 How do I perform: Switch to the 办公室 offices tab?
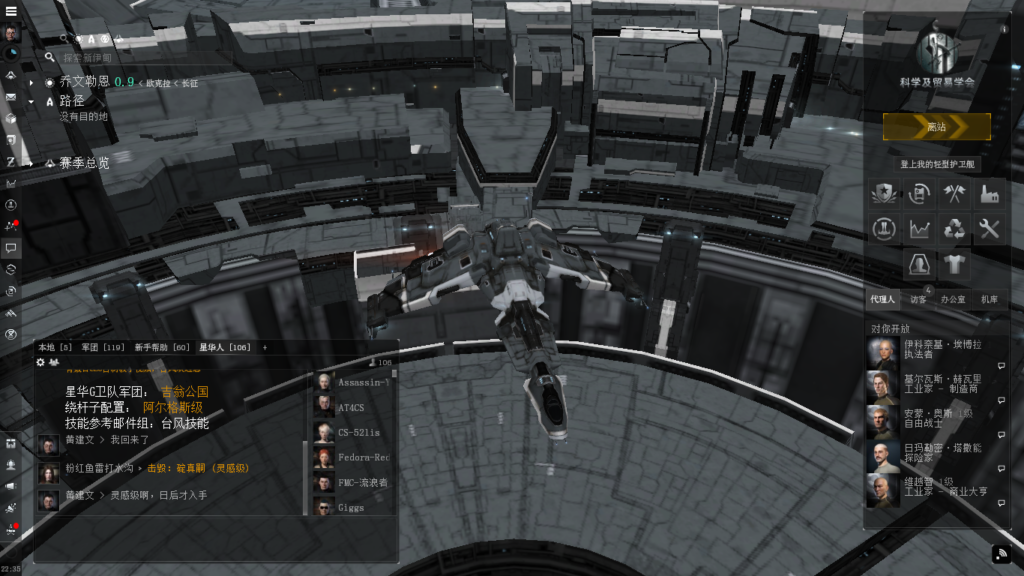(x=953, y=299)
